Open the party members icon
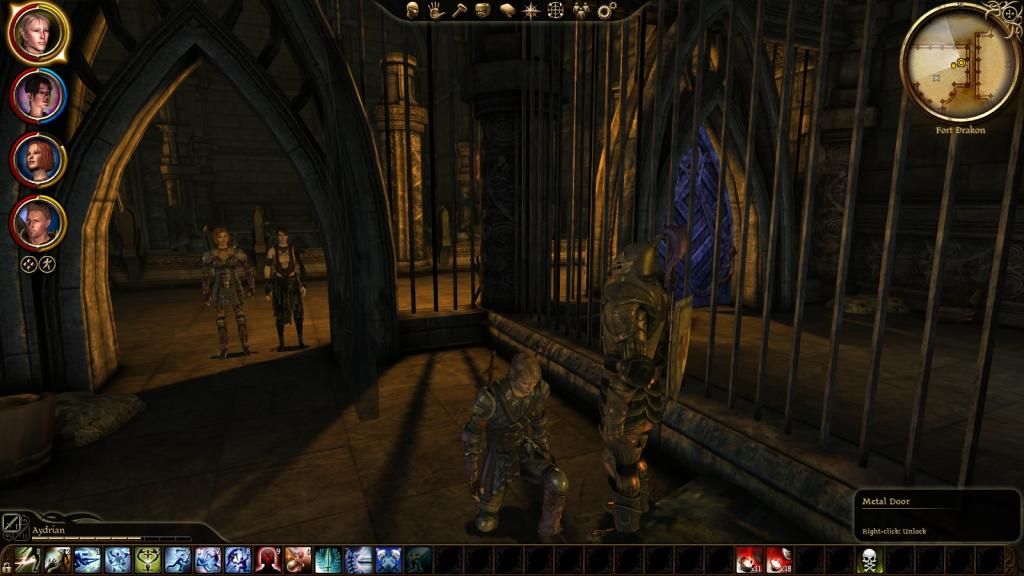The image size is (1024, 576). click(580, 10)
